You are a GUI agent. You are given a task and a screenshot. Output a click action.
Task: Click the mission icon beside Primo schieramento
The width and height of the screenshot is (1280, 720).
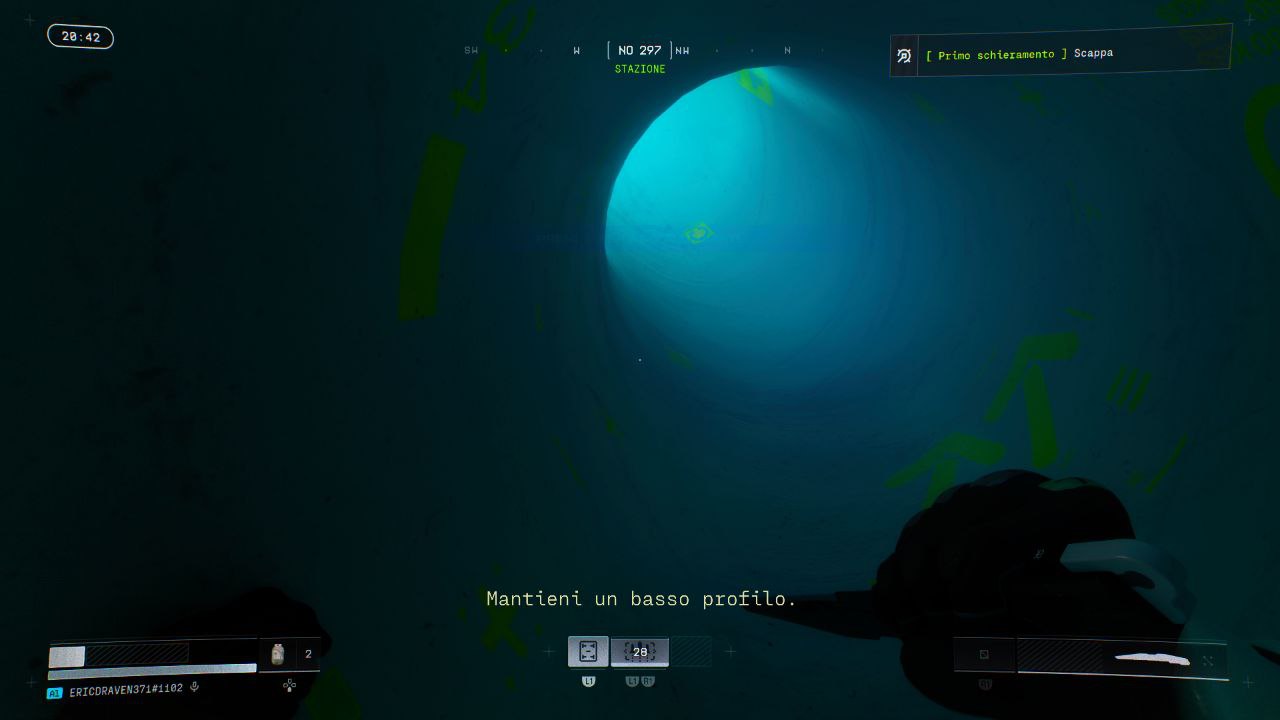903,55
